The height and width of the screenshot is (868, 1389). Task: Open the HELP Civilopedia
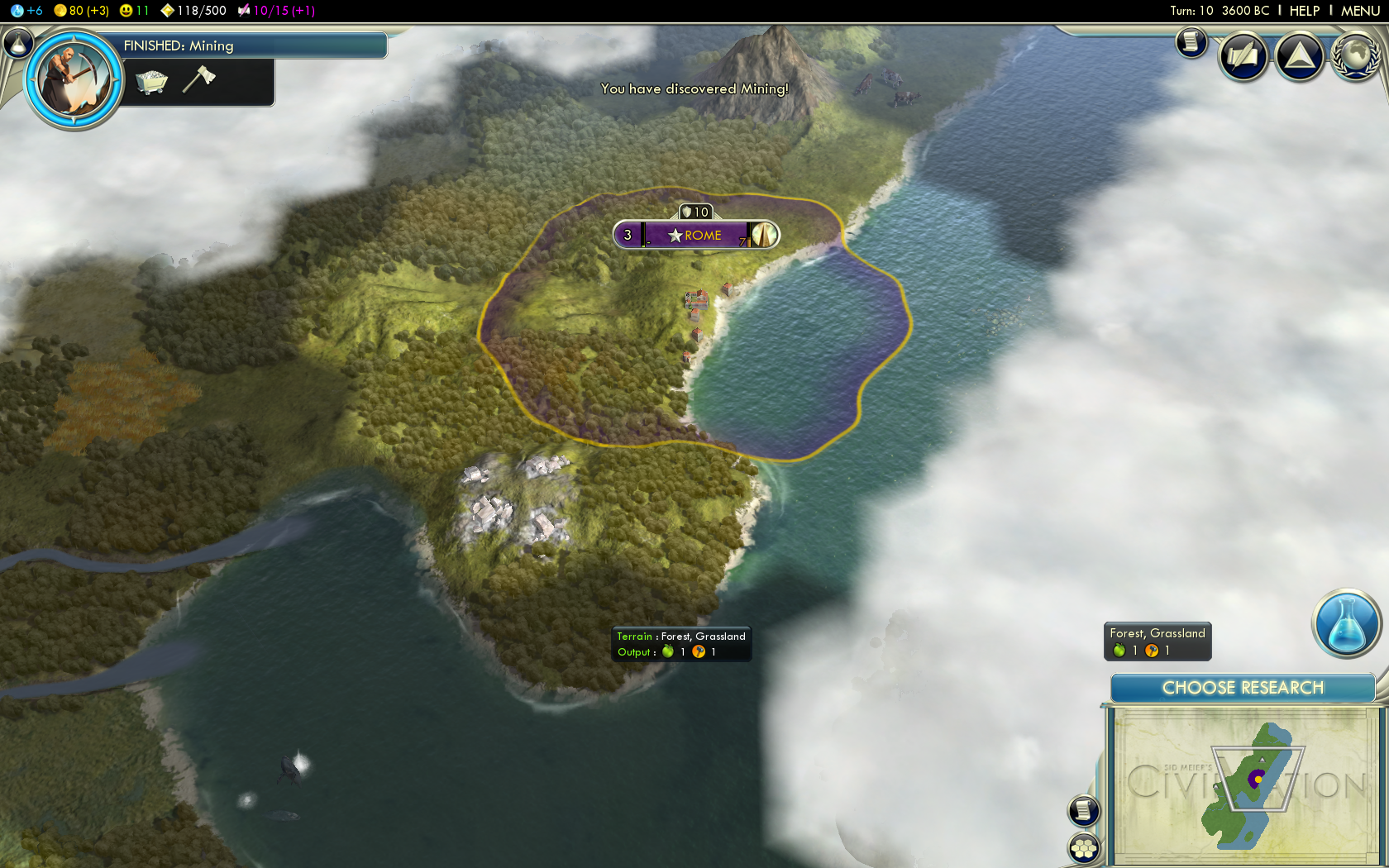pyautogui.click(x=1304, y=11)
